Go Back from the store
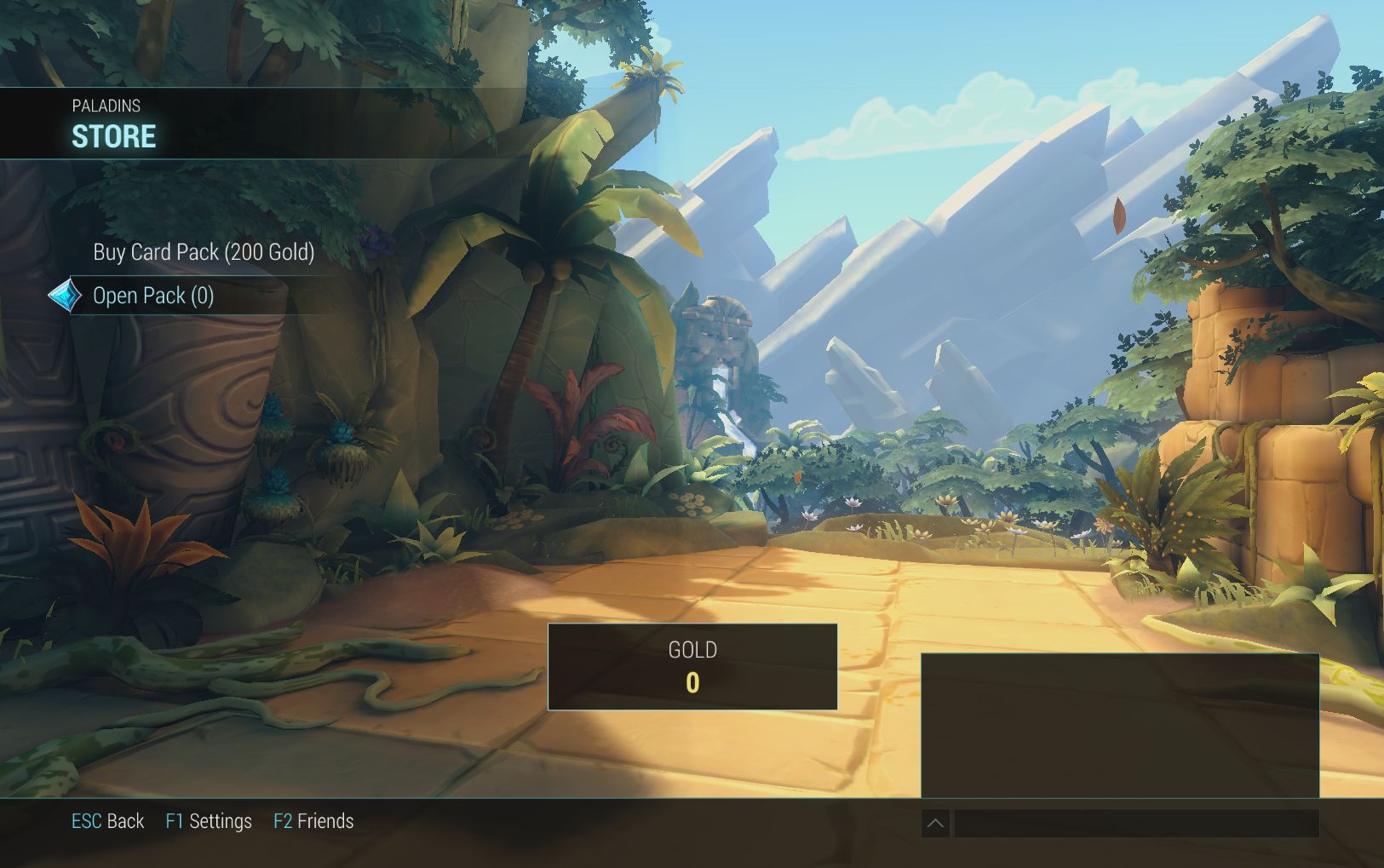 click(x=107, y=821)
